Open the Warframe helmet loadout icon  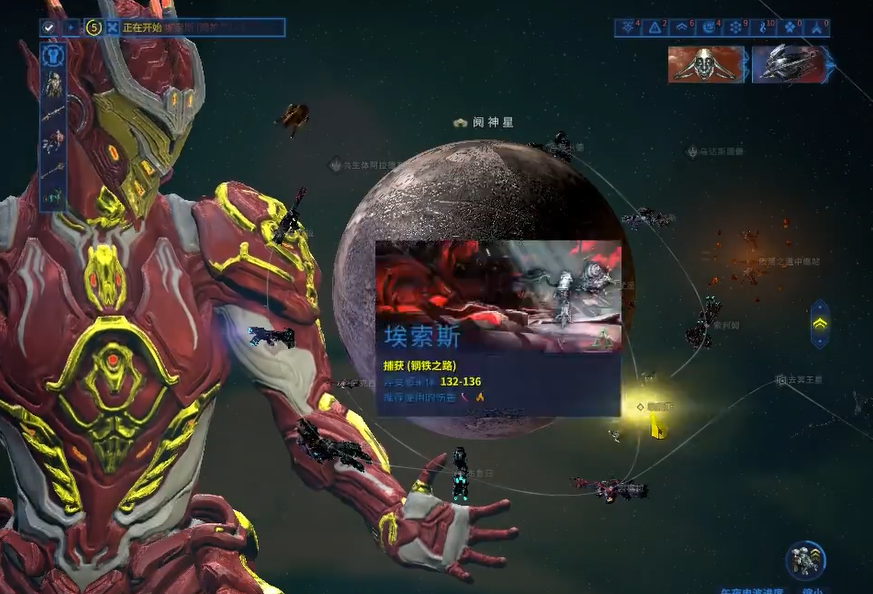[x=53, y=56]
